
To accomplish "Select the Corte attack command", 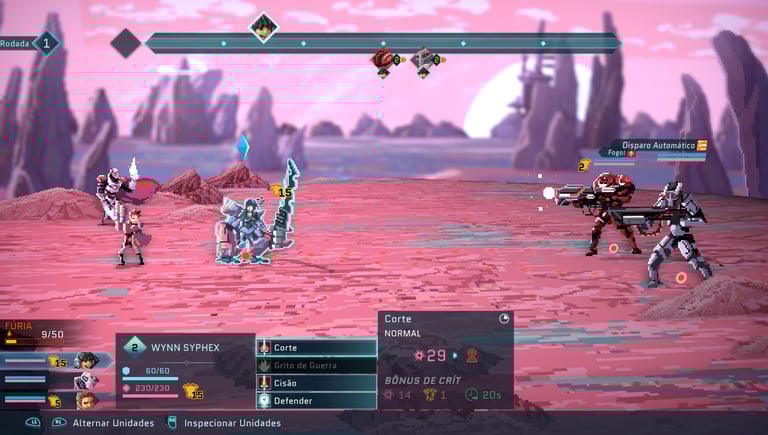I will pos(316,347).
